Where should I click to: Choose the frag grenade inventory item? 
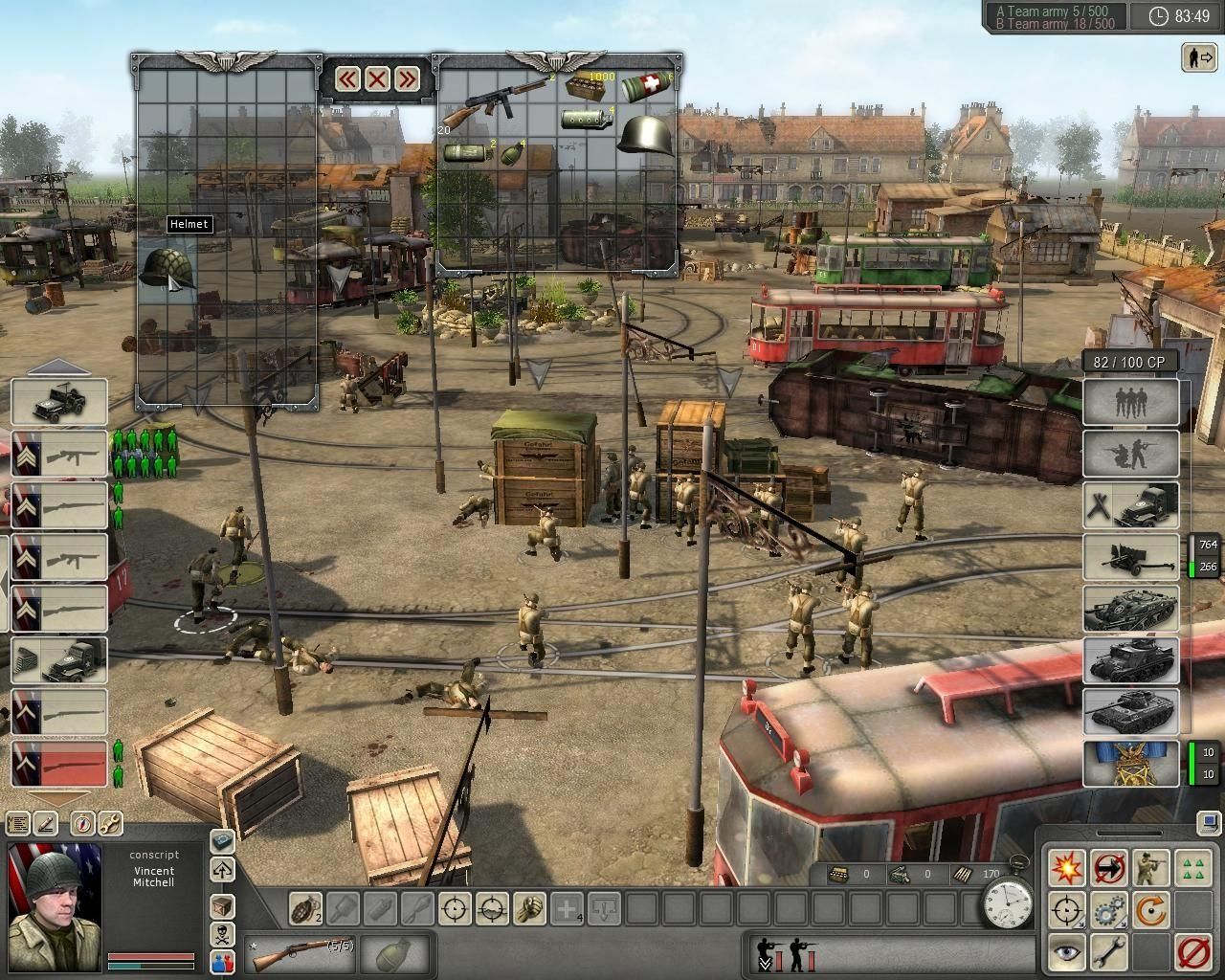[x=514, y=152]
